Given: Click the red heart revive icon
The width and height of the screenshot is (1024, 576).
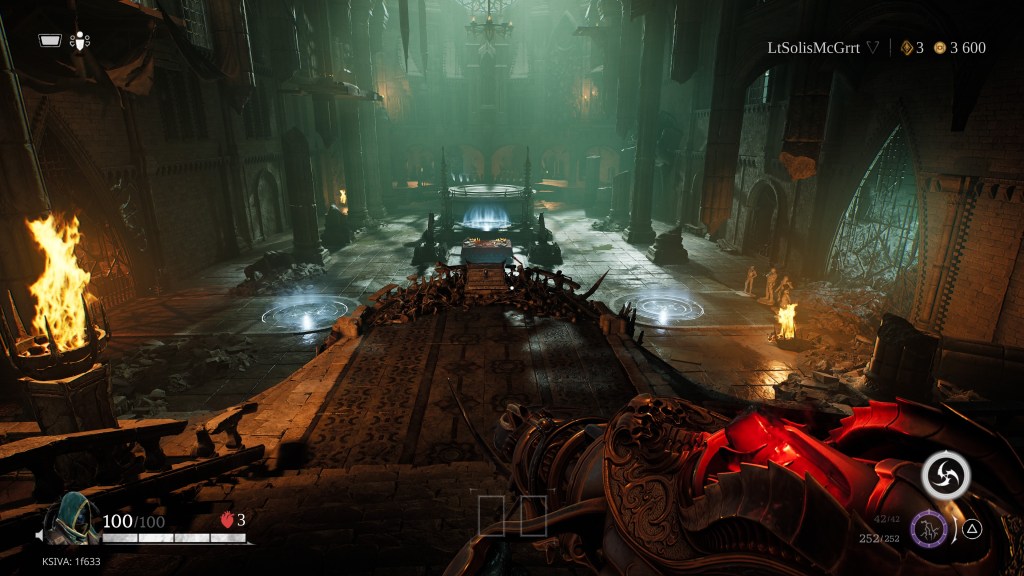Looking at the screenshot, I should (227, 520).
